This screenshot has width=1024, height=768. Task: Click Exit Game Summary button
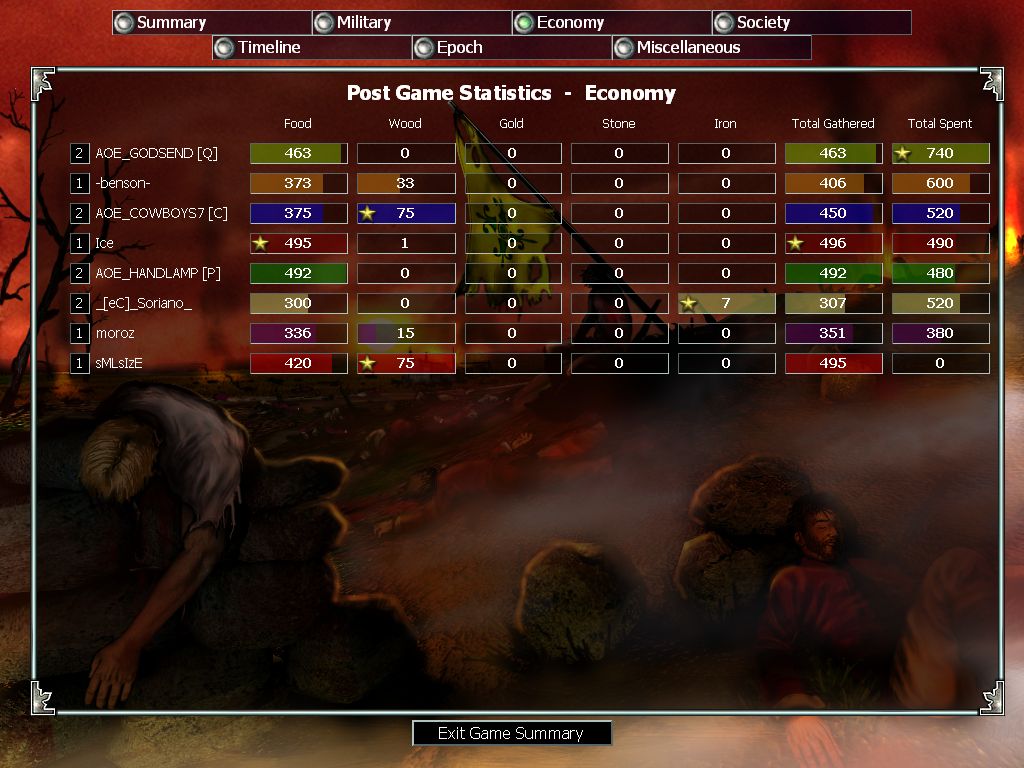pyautogui.click(x=511, y=733)
